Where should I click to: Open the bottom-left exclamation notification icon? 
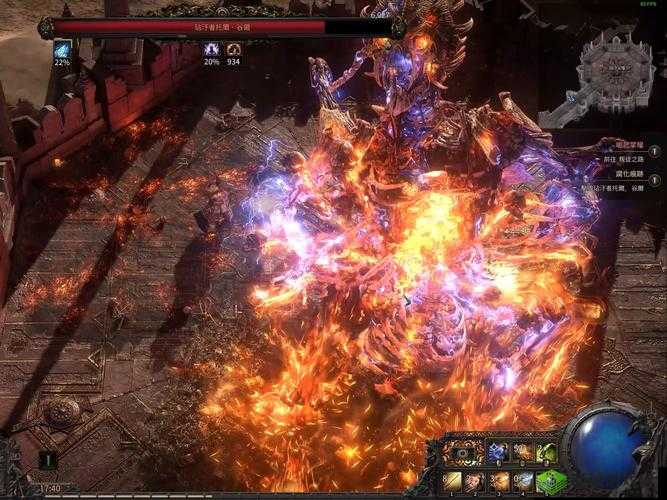[46, 459]
